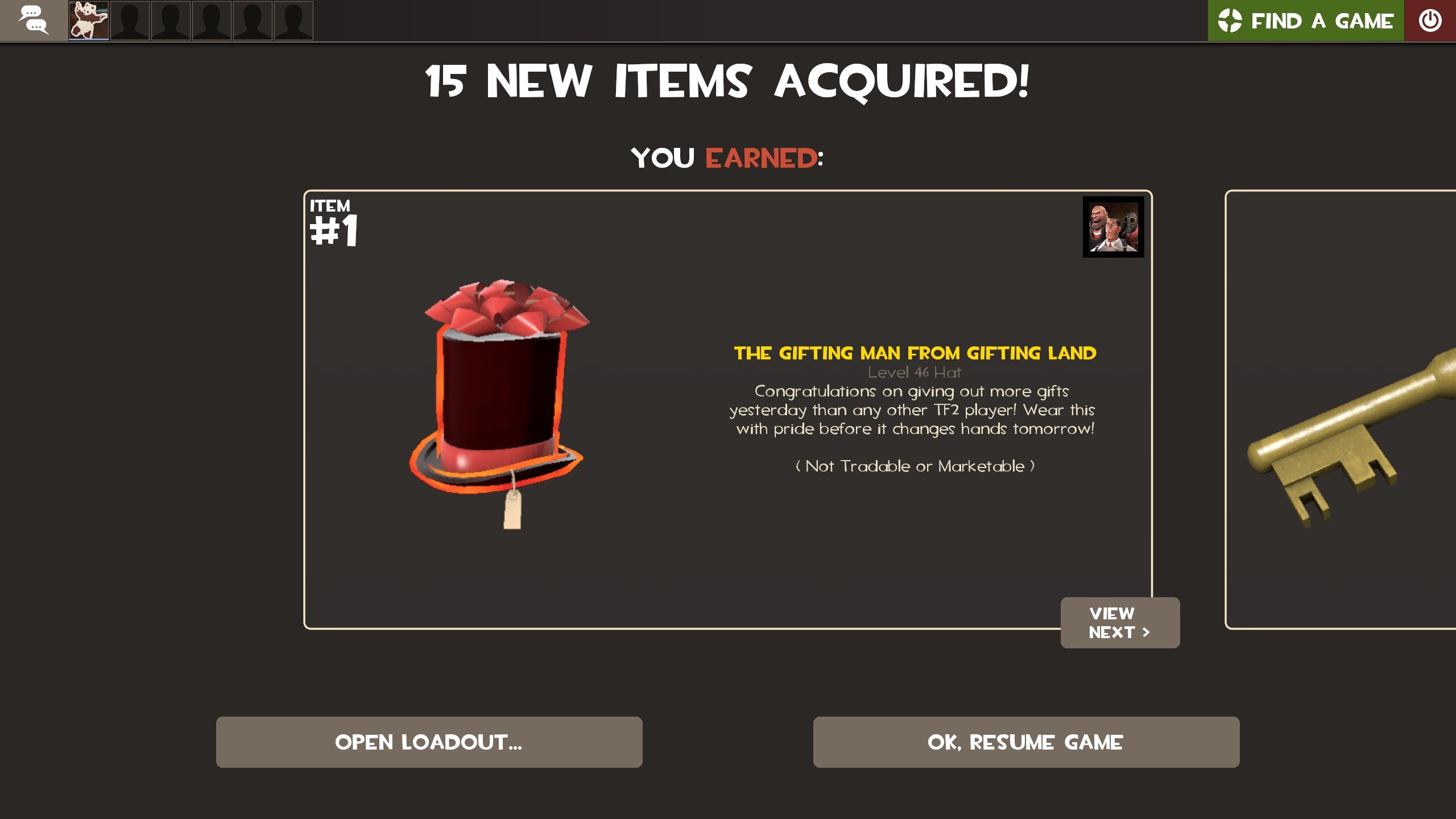The width and height of the screenshot is (1456, 819).
Task: View Next acquired item
Action: pyautogui.click(x=1119, y=622)
